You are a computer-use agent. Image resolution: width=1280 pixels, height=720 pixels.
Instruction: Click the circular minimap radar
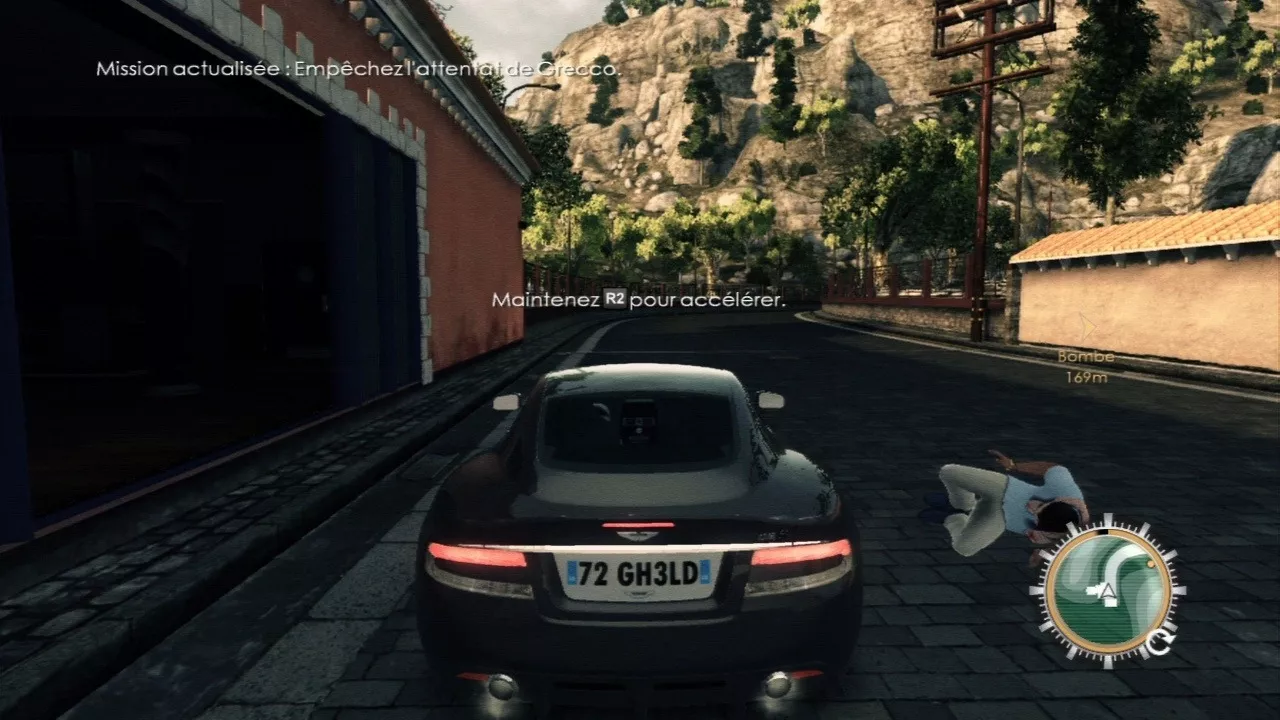coord(1107,591)
